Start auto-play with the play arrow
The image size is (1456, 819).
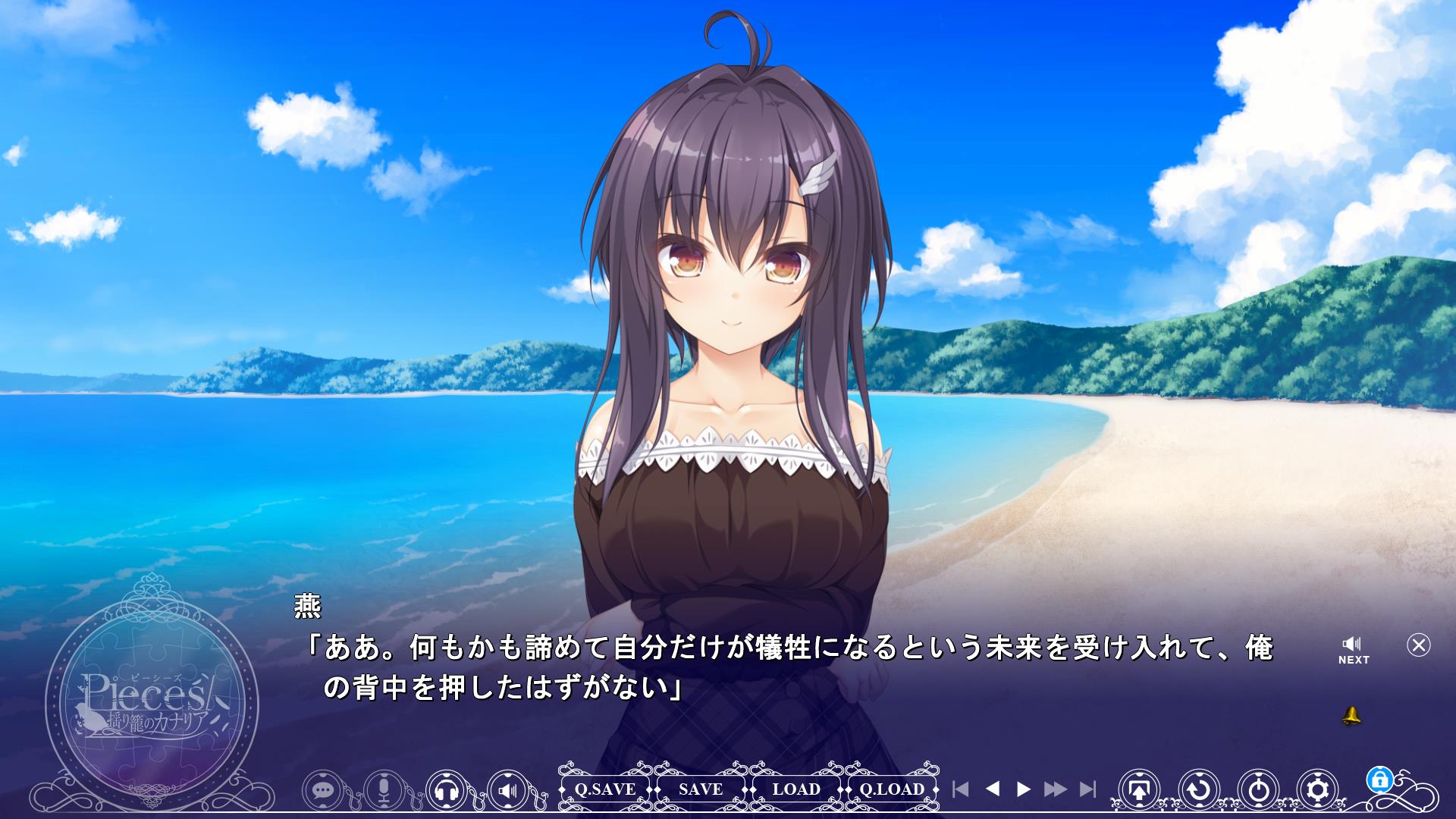[1023, 789]
